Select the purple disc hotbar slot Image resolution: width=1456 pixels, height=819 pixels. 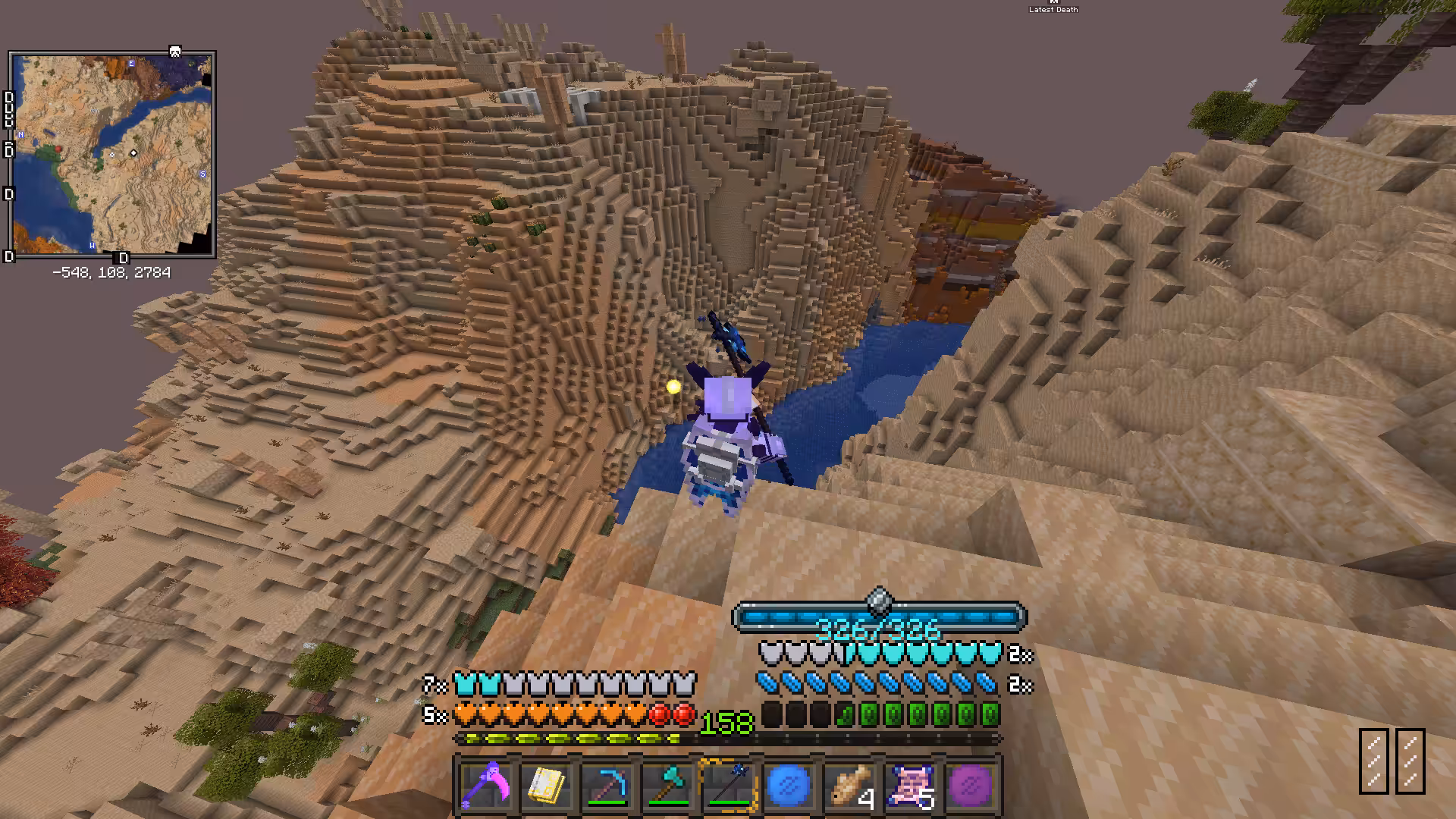pyautogui.click(x=971, y=786)
